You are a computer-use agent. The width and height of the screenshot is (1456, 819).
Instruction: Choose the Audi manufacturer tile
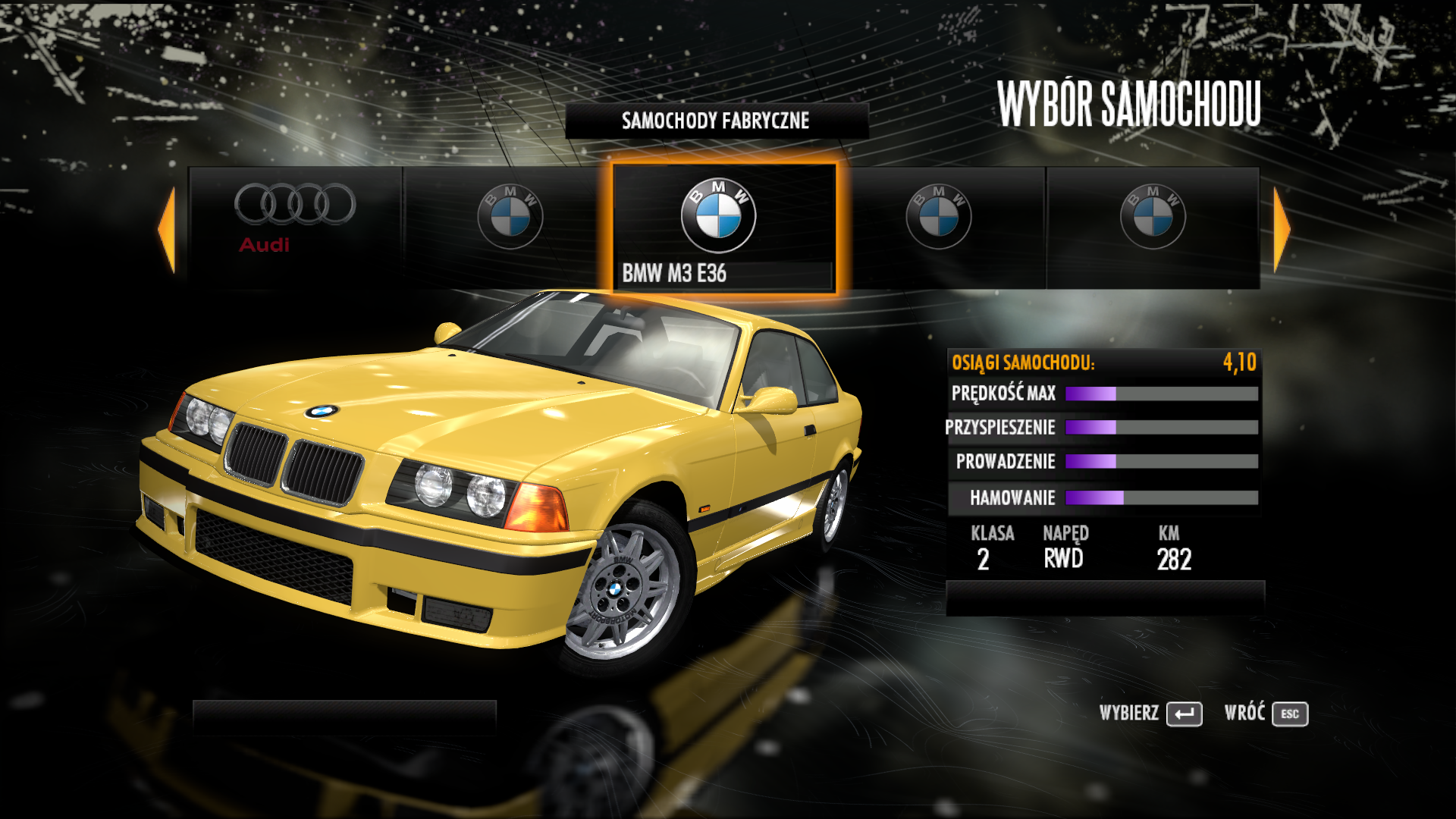tap(295, 226)
